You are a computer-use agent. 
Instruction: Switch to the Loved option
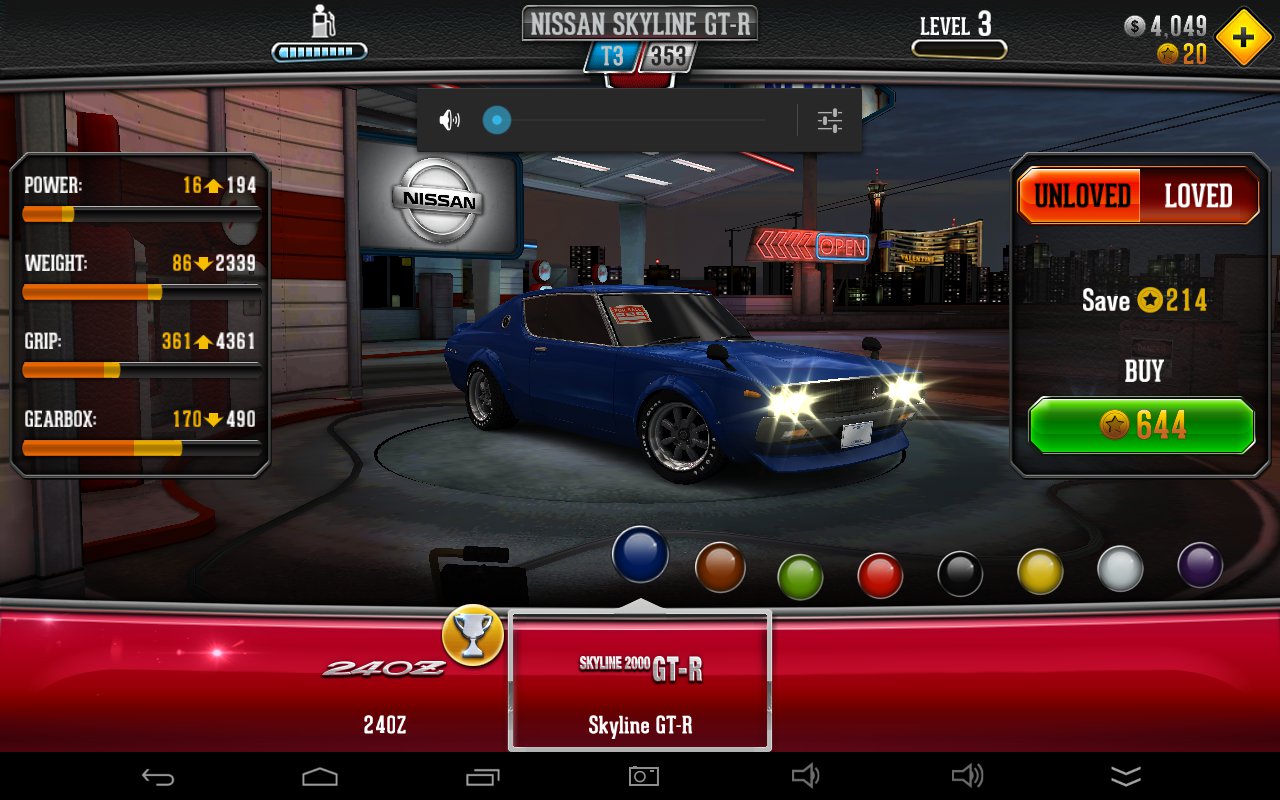pos(1197,195)
